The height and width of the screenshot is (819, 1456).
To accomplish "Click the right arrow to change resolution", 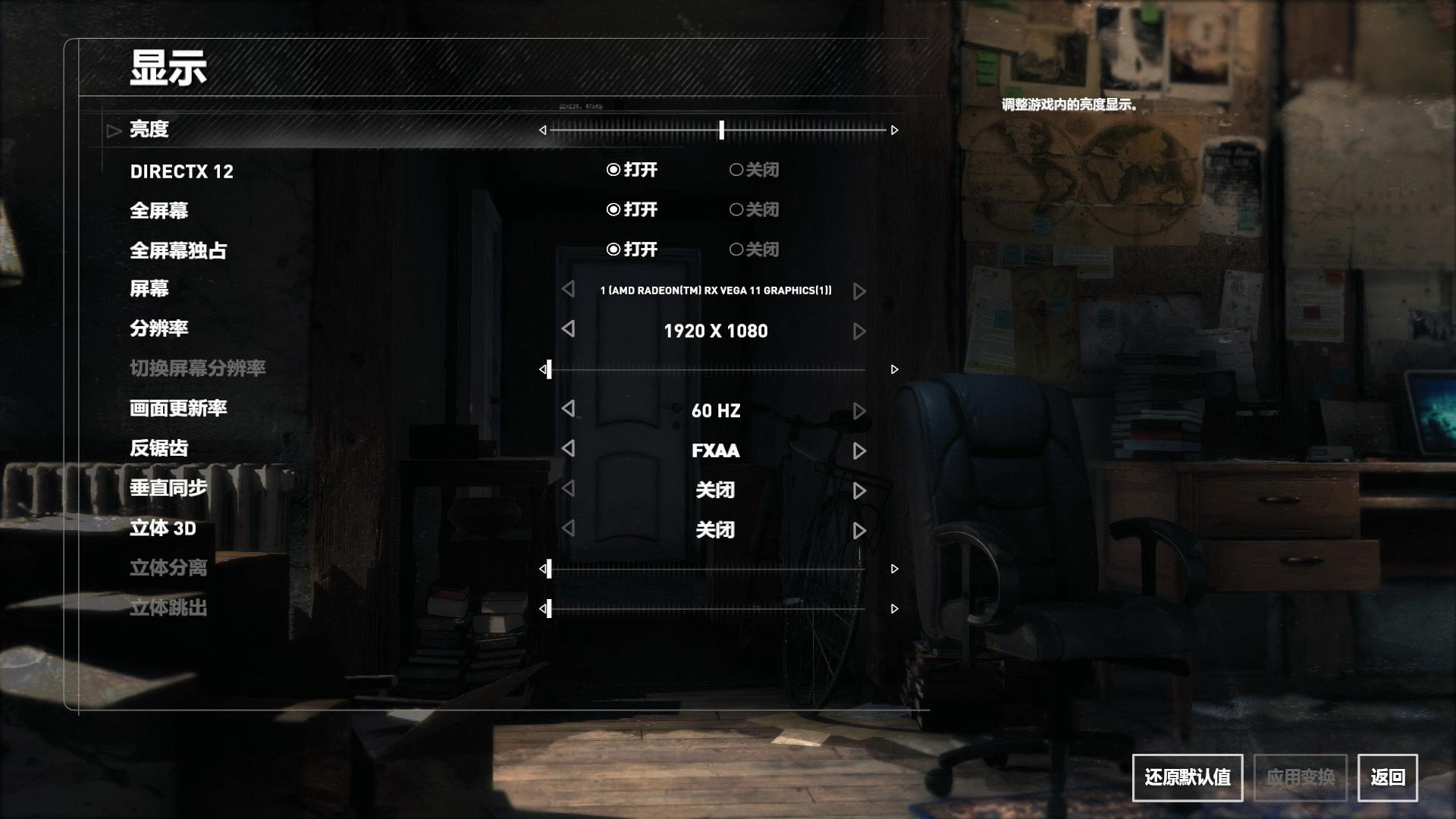I will point(859,331).
